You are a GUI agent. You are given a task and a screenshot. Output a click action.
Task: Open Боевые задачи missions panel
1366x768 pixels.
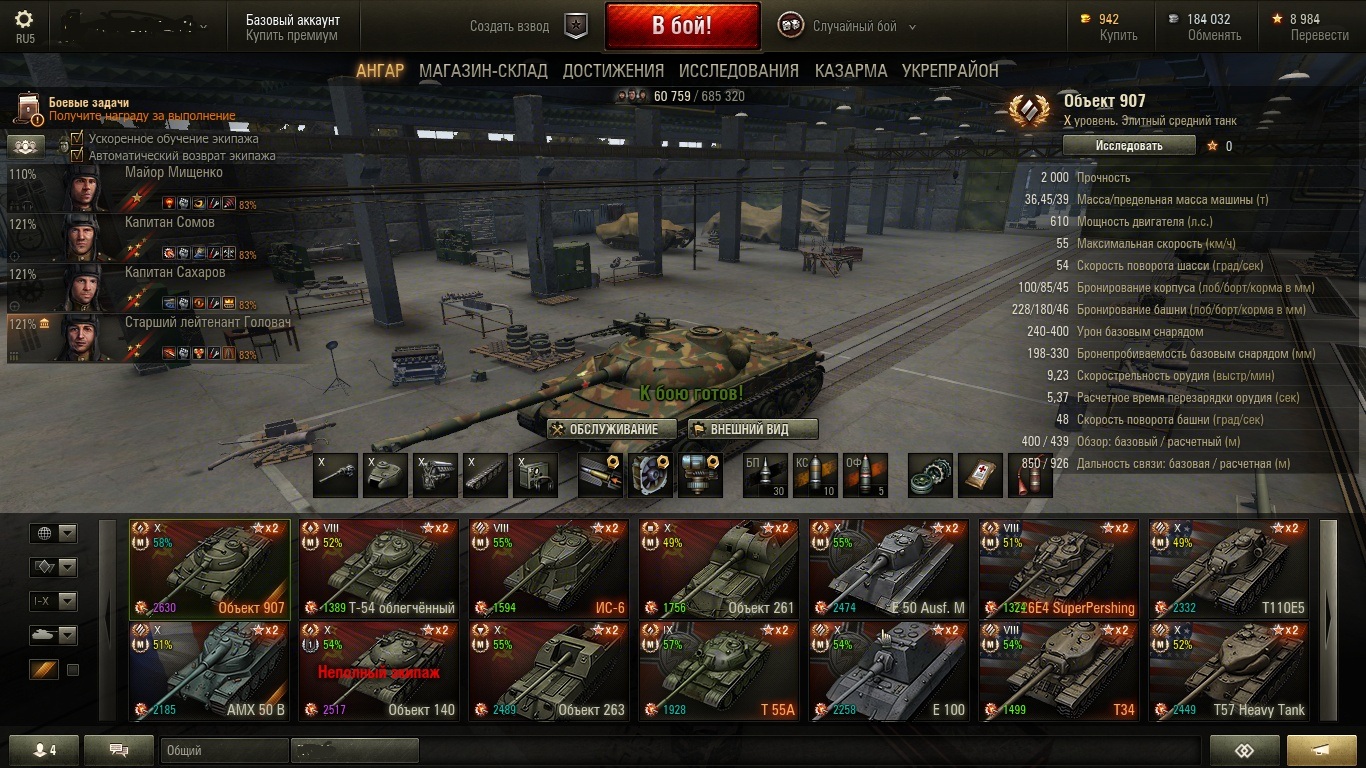89,103
